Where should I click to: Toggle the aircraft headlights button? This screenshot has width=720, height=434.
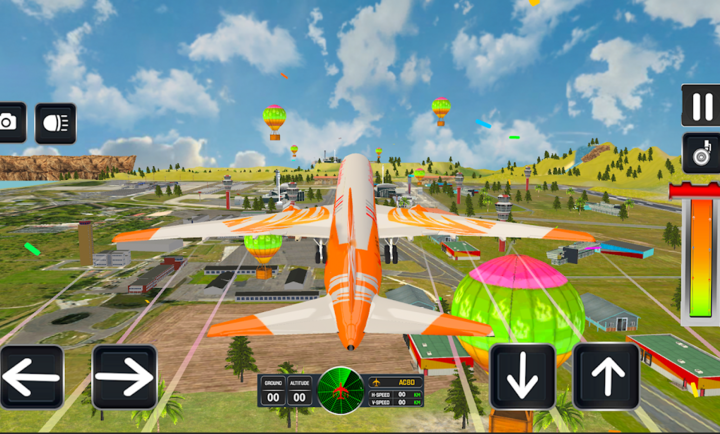(55, 122)
